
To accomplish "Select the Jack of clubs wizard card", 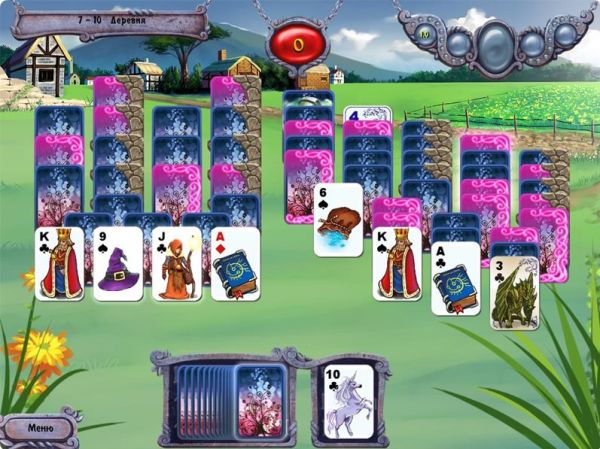I will [x=177, y=264].
